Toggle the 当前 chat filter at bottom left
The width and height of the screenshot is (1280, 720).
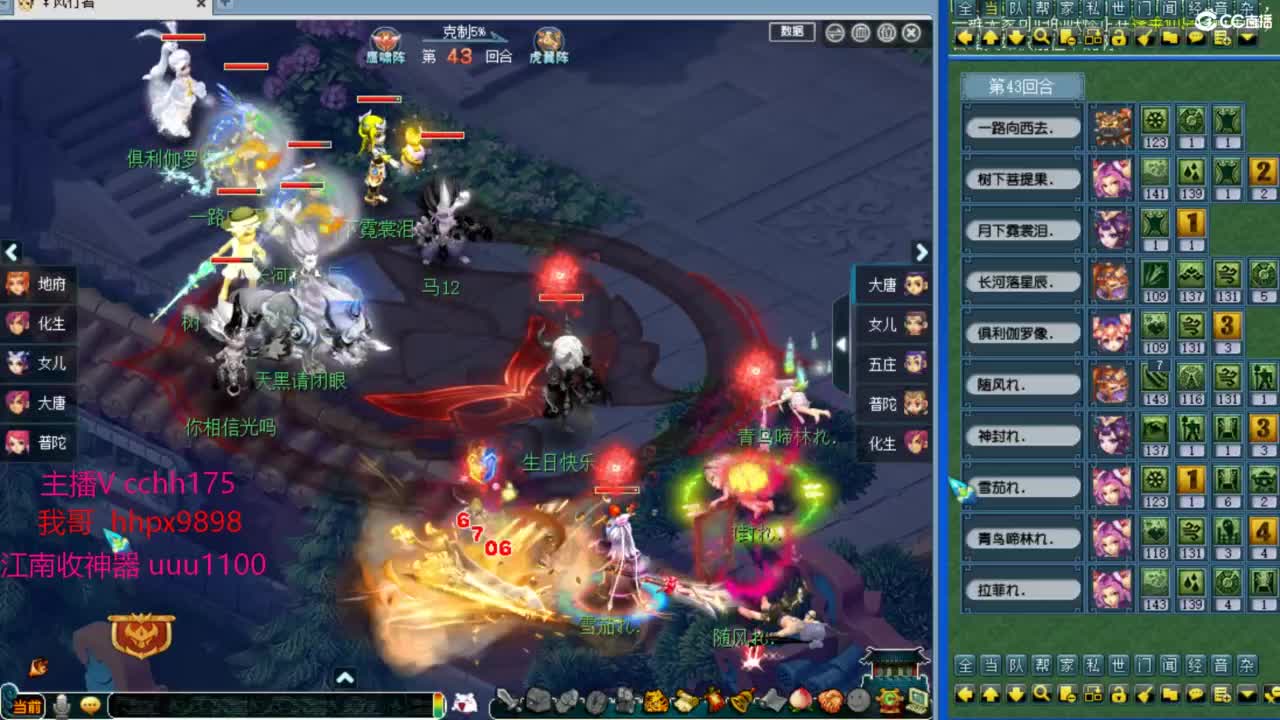(x=25, y=707)
